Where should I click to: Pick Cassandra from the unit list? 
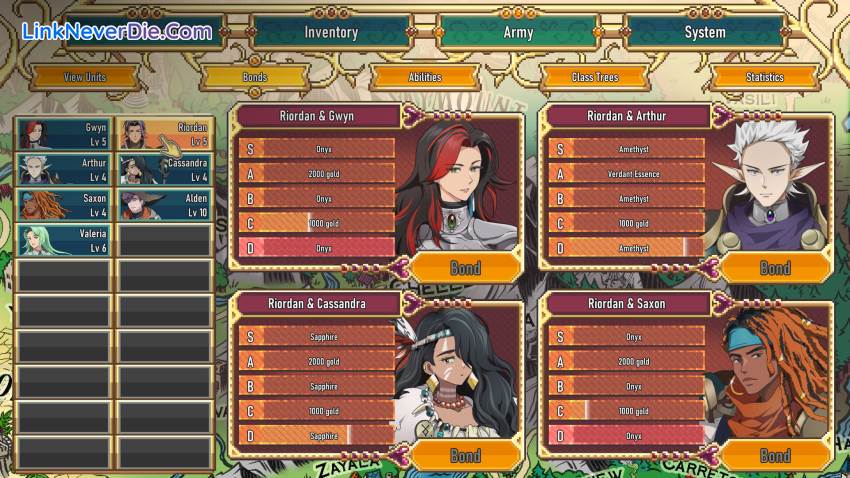click(x=166, y=170)
